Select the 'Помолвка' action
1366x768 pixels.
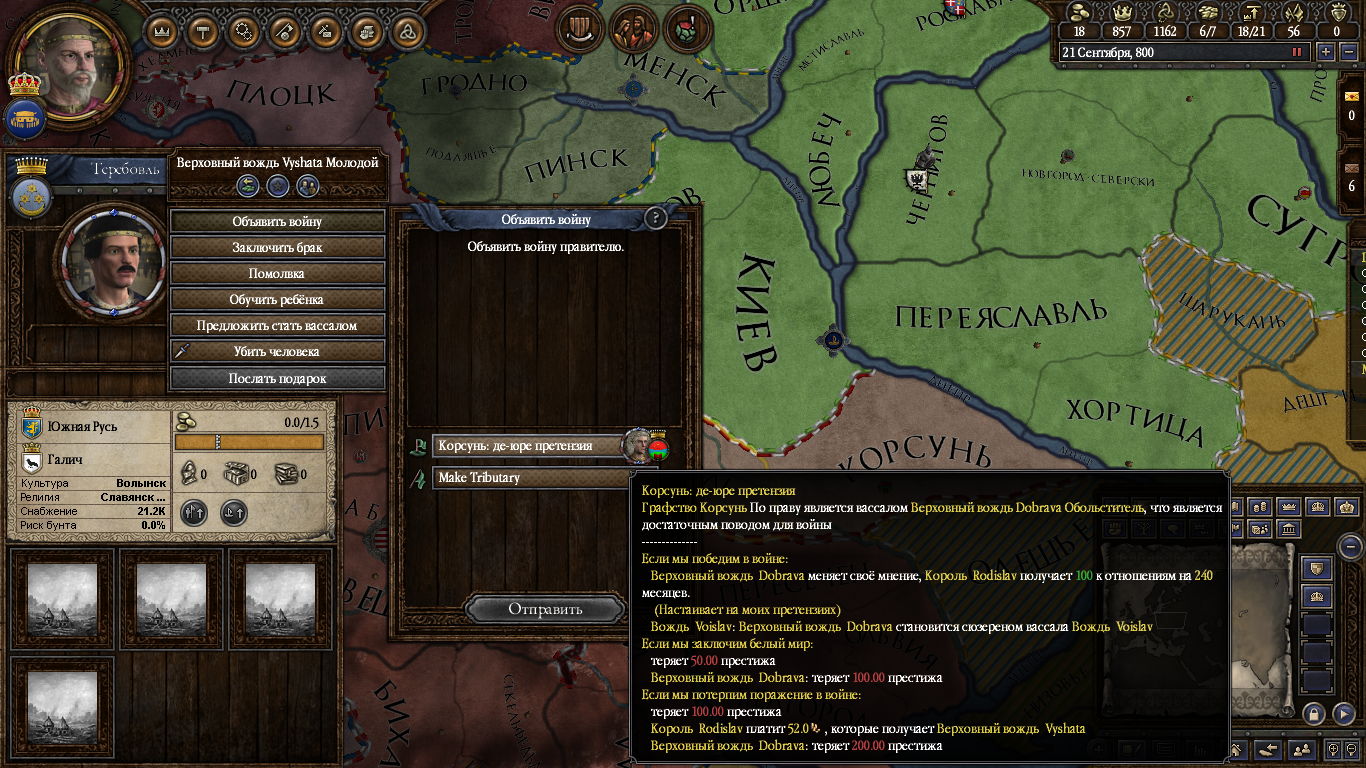[277, 273]
